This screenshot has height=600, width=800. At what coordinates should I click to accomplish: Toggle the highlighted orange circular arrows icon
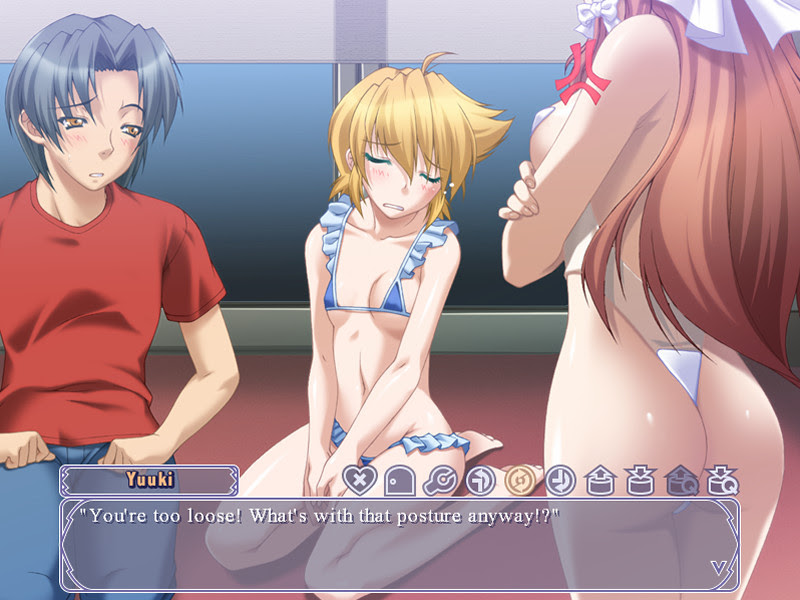pos(519,481)
